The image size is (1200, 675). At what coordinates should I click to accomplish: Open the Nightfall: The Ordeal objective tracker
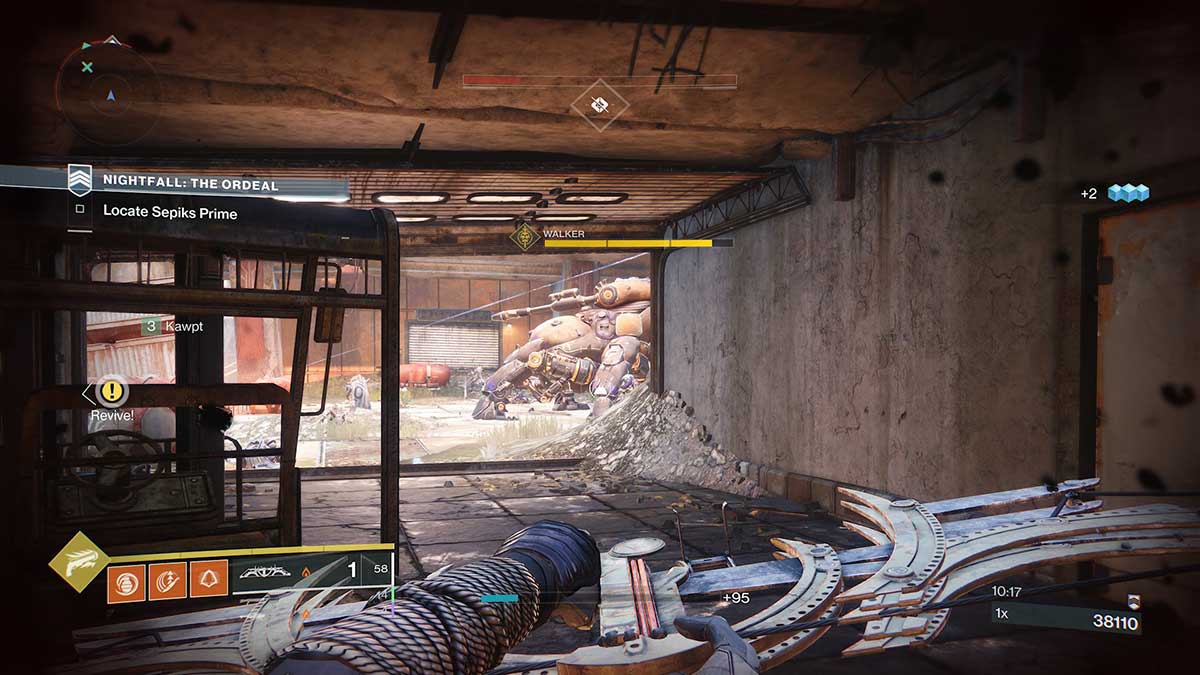192,183
